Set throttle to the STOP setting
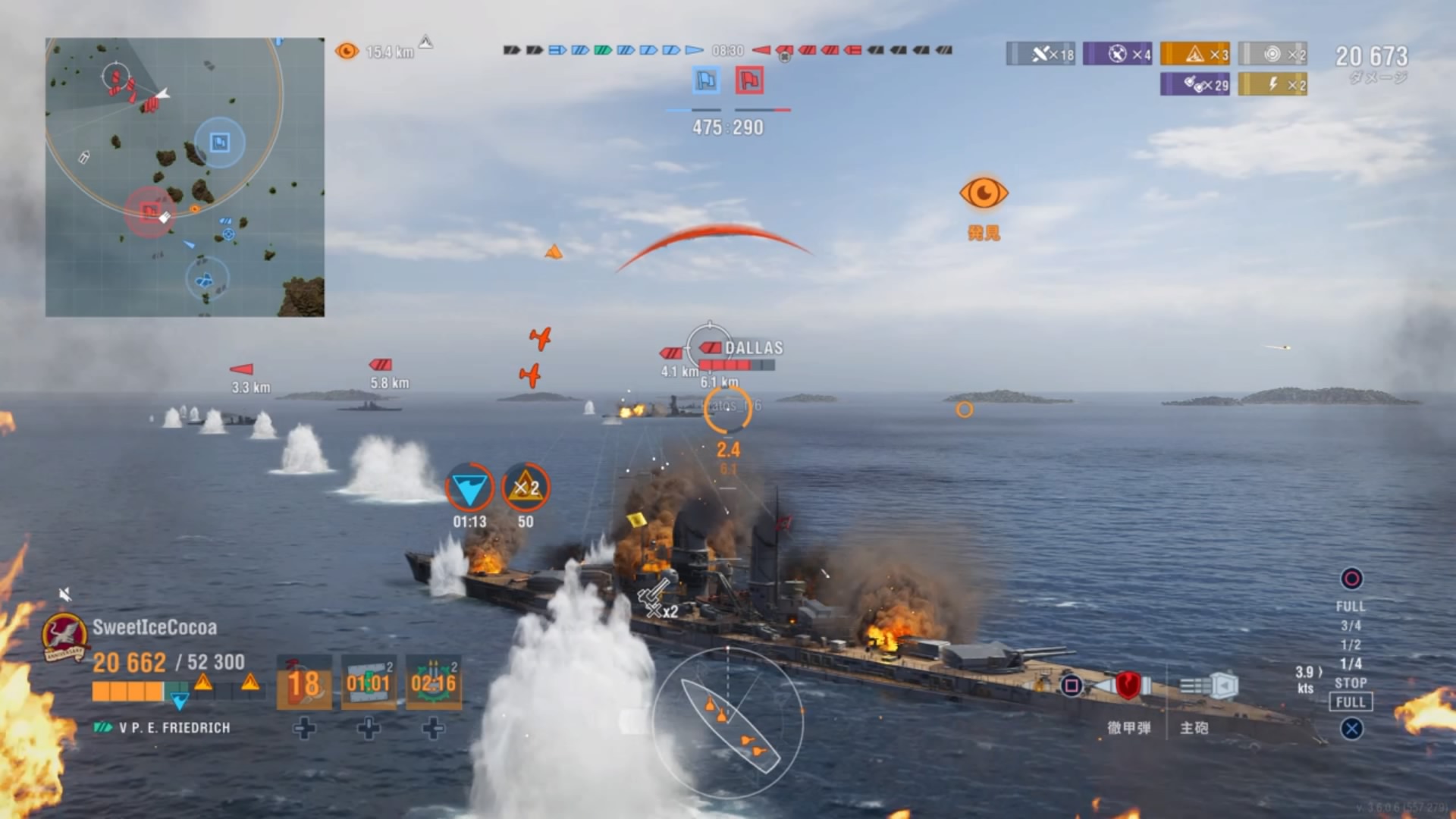This screenshot has width=1456, height=819. click(x=1350, y=682)
